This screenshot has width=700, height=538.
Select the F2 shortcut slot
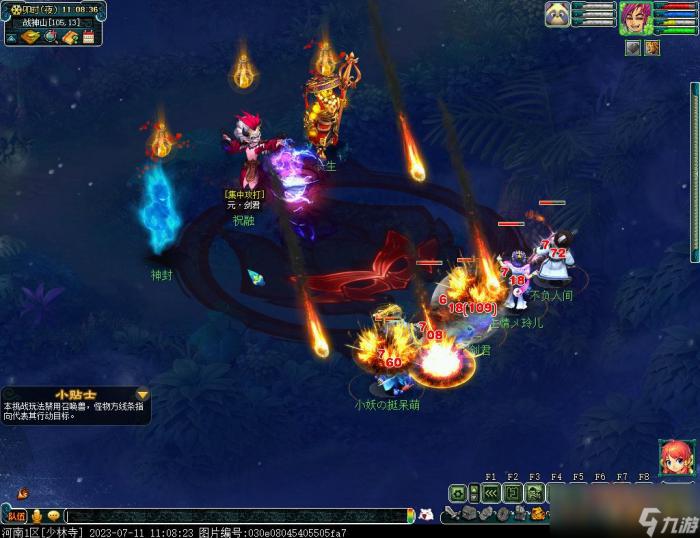[512, 493]
